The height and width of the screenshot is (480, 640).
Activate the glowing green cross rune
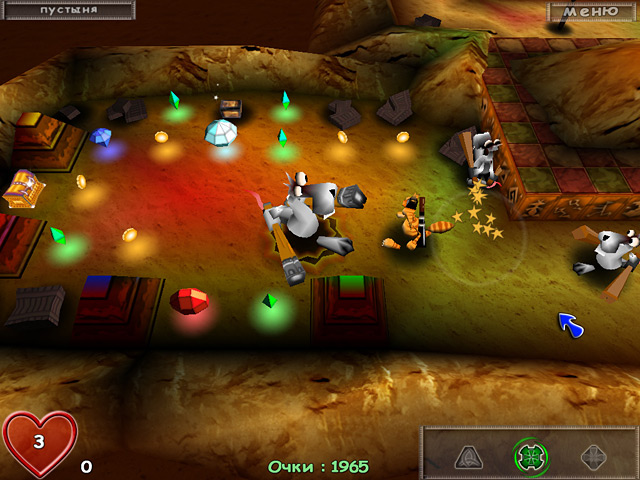tap(529, 455)
